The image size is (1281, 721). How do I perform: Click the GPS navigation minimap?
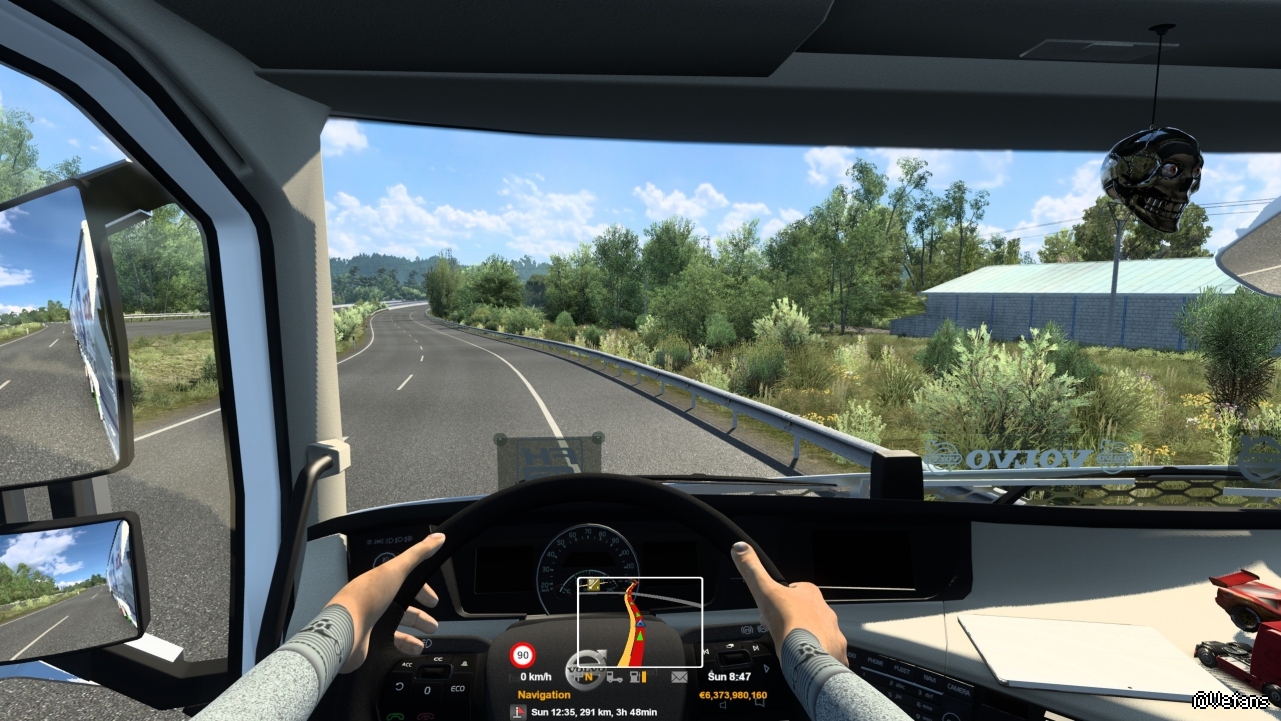click(x=640, y=622)
